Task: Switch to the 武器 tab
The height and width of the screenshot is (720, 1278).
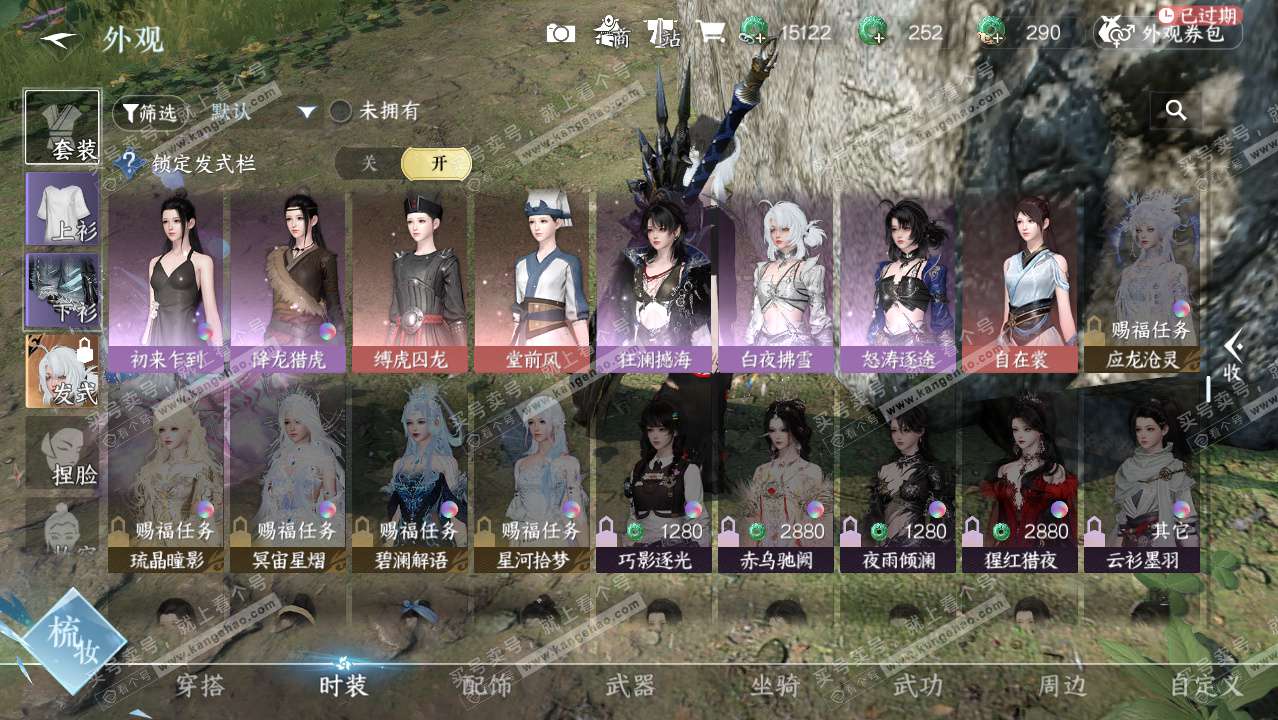Action: coord(630,686)
